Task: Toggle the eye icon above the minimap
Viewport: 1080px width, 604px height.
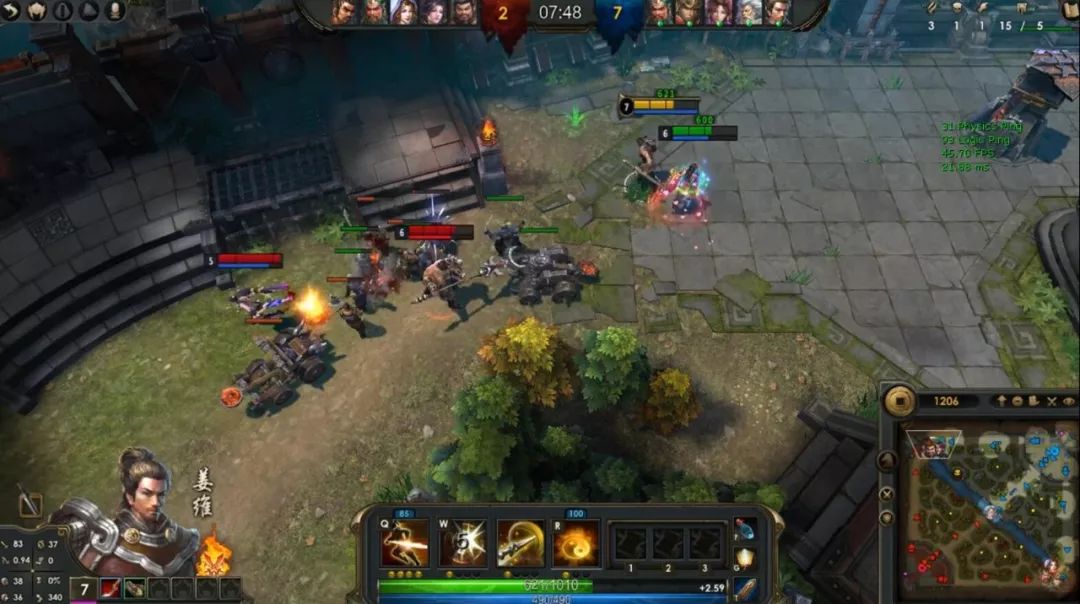Action: 1068,402
